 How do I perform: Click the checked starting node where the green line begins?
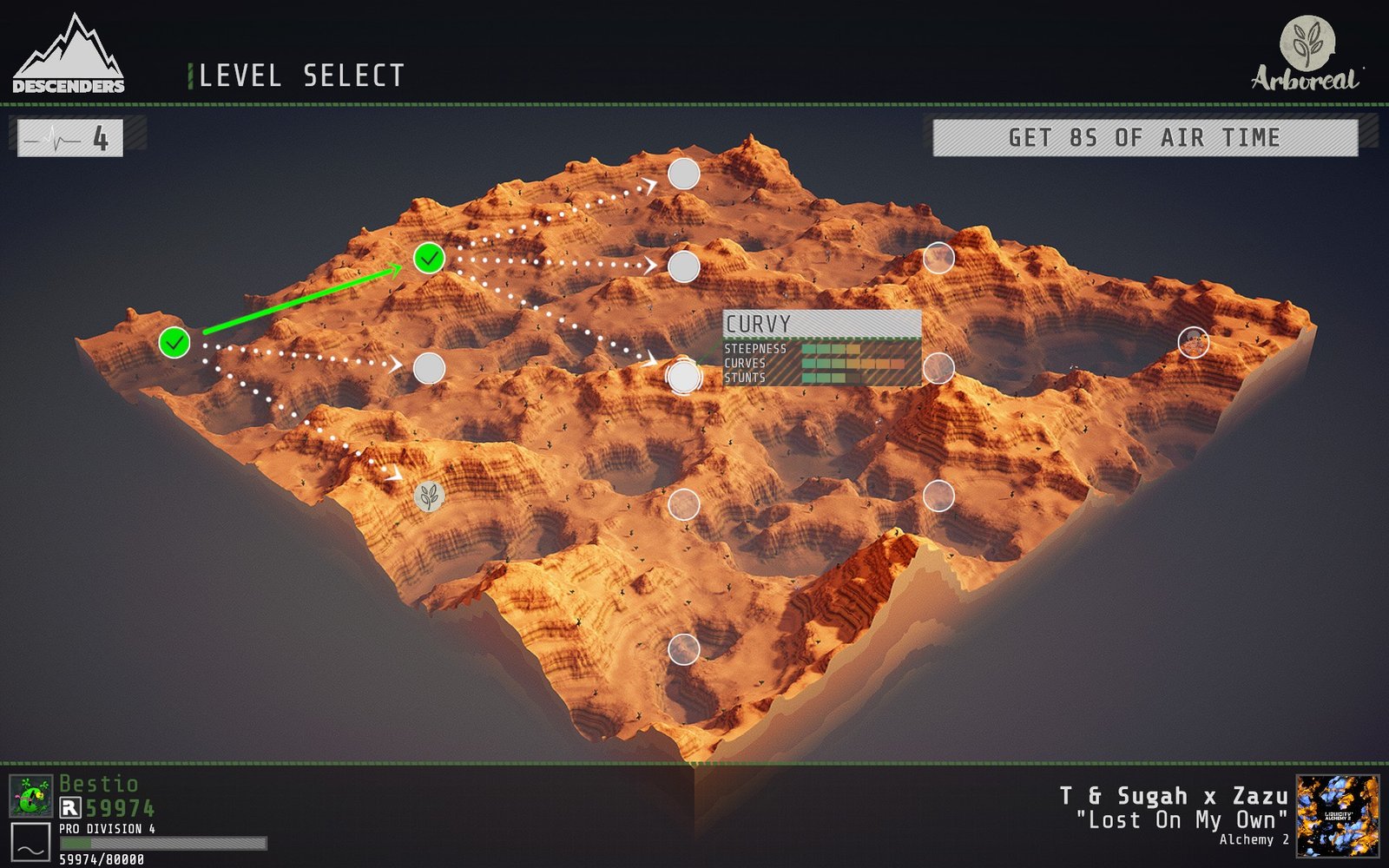pyautogui.click(x=174, y=342)
